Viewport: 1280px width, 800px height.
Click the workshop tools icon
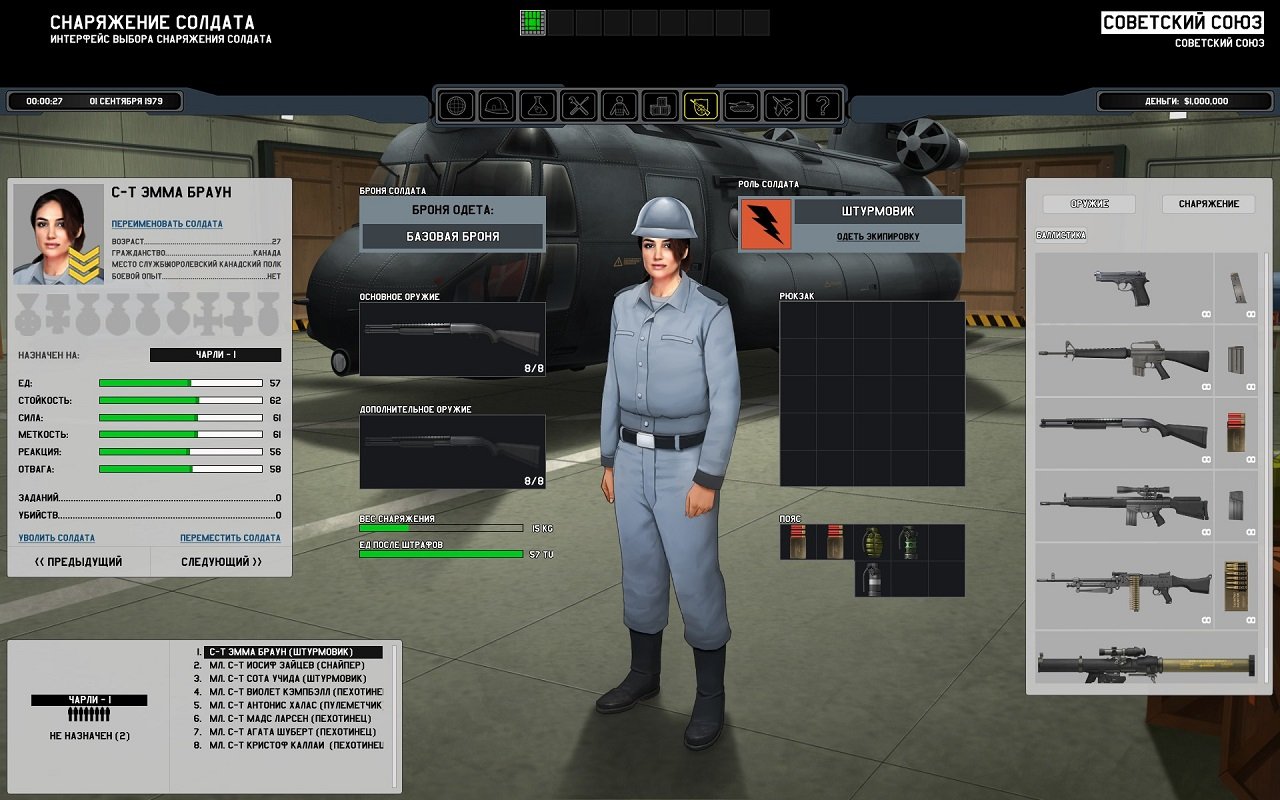tap(577, 105)
